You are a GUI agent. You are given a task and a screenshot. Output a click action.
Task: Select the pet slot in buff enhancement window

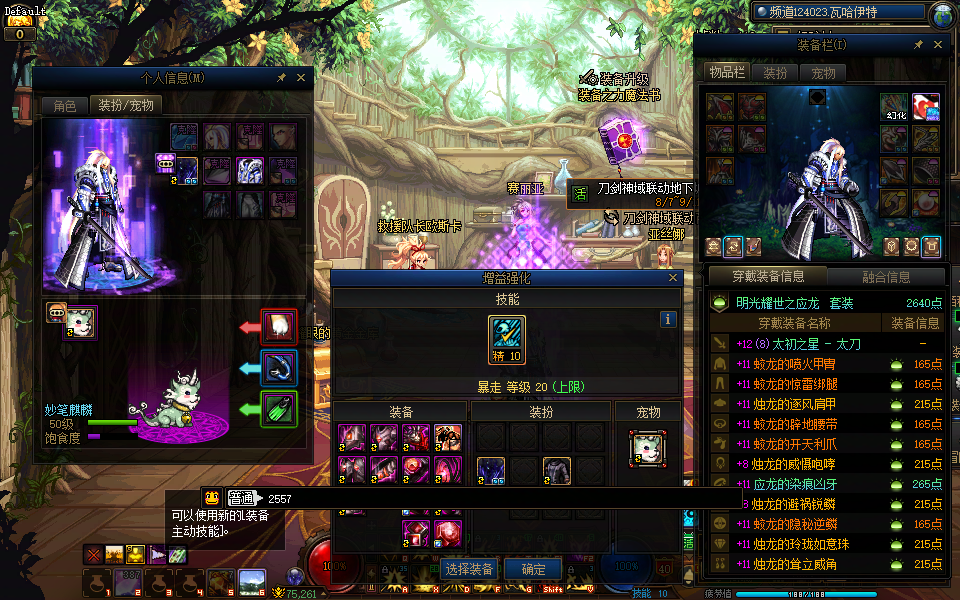(648, 448)
